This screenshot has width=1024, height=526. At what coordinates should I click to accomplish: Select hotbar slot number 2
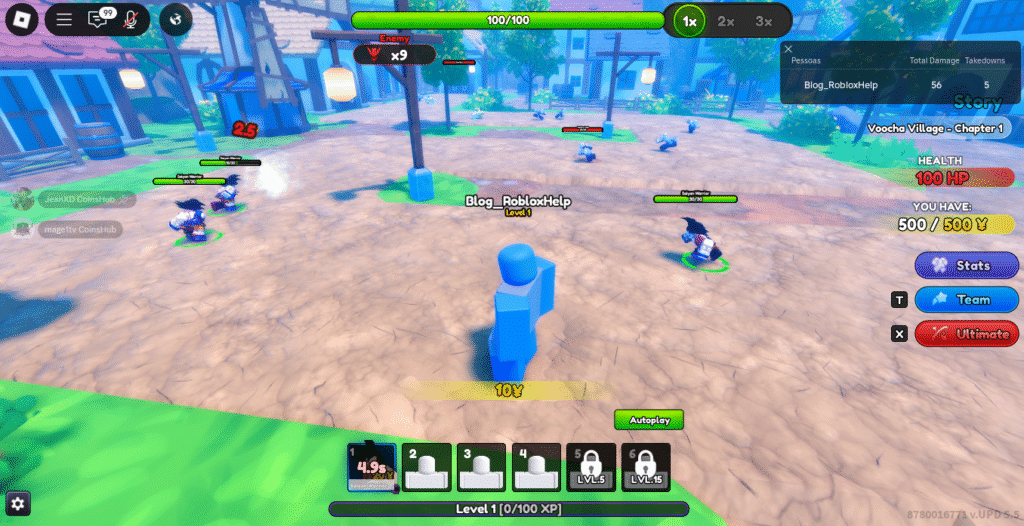coord(427,468)
